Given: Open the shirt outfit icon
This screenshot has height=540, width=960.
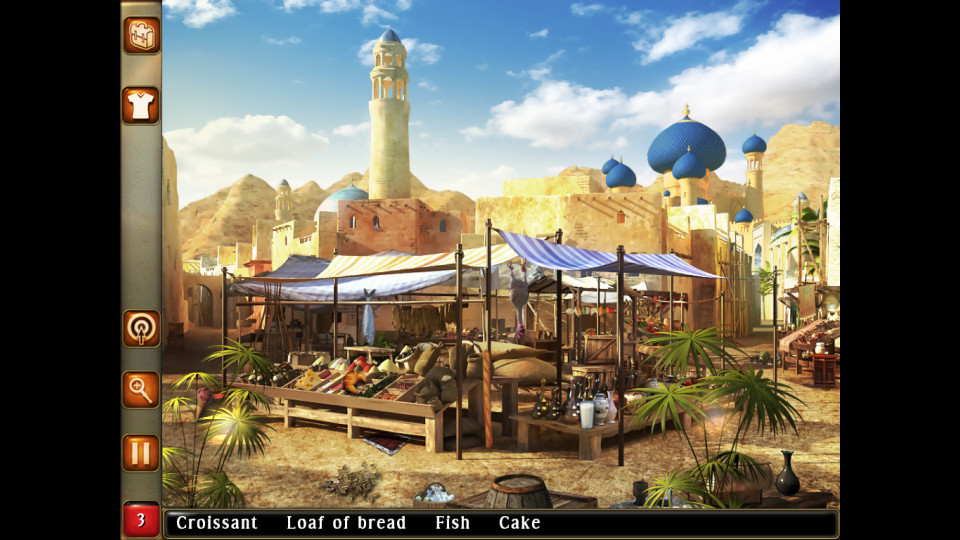Looking at the screenshot, I should click(x=141, y=105).
